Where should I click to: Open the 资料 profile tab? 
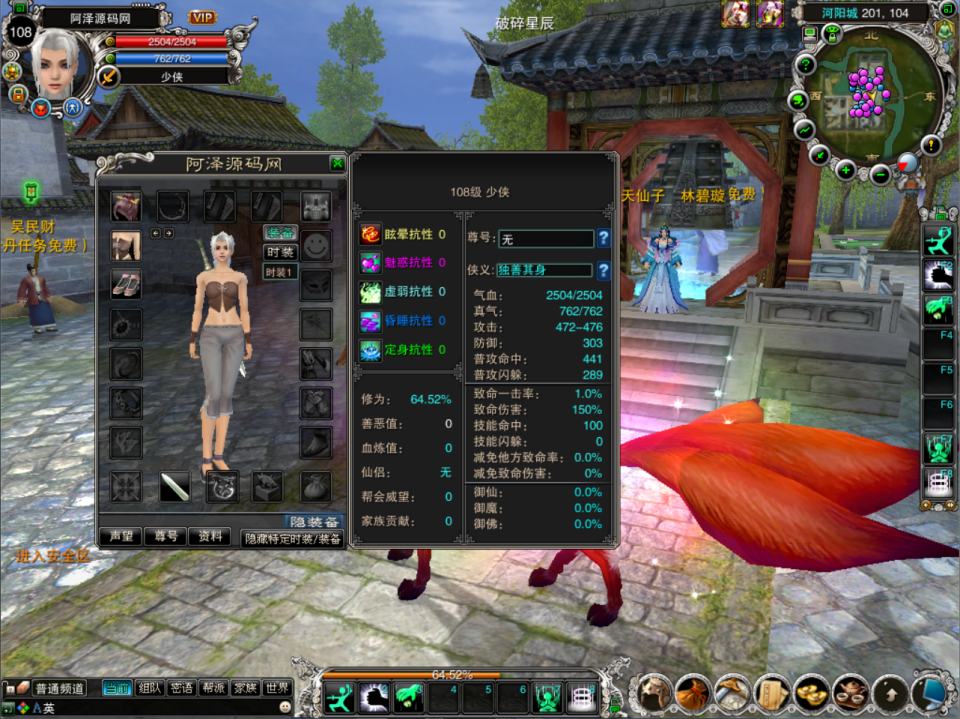click(x=210, y=537)
